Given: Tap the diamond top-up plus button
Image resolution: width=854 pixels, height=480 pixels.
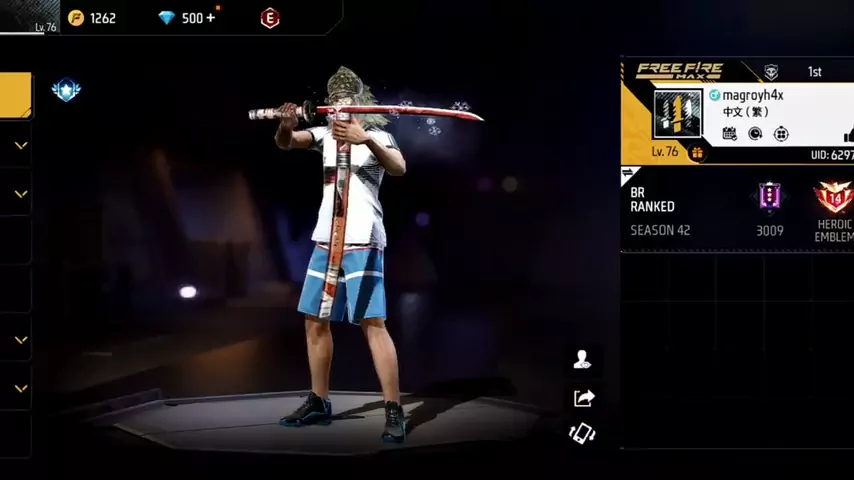Looking at the screenshot, I should point(211,18).
